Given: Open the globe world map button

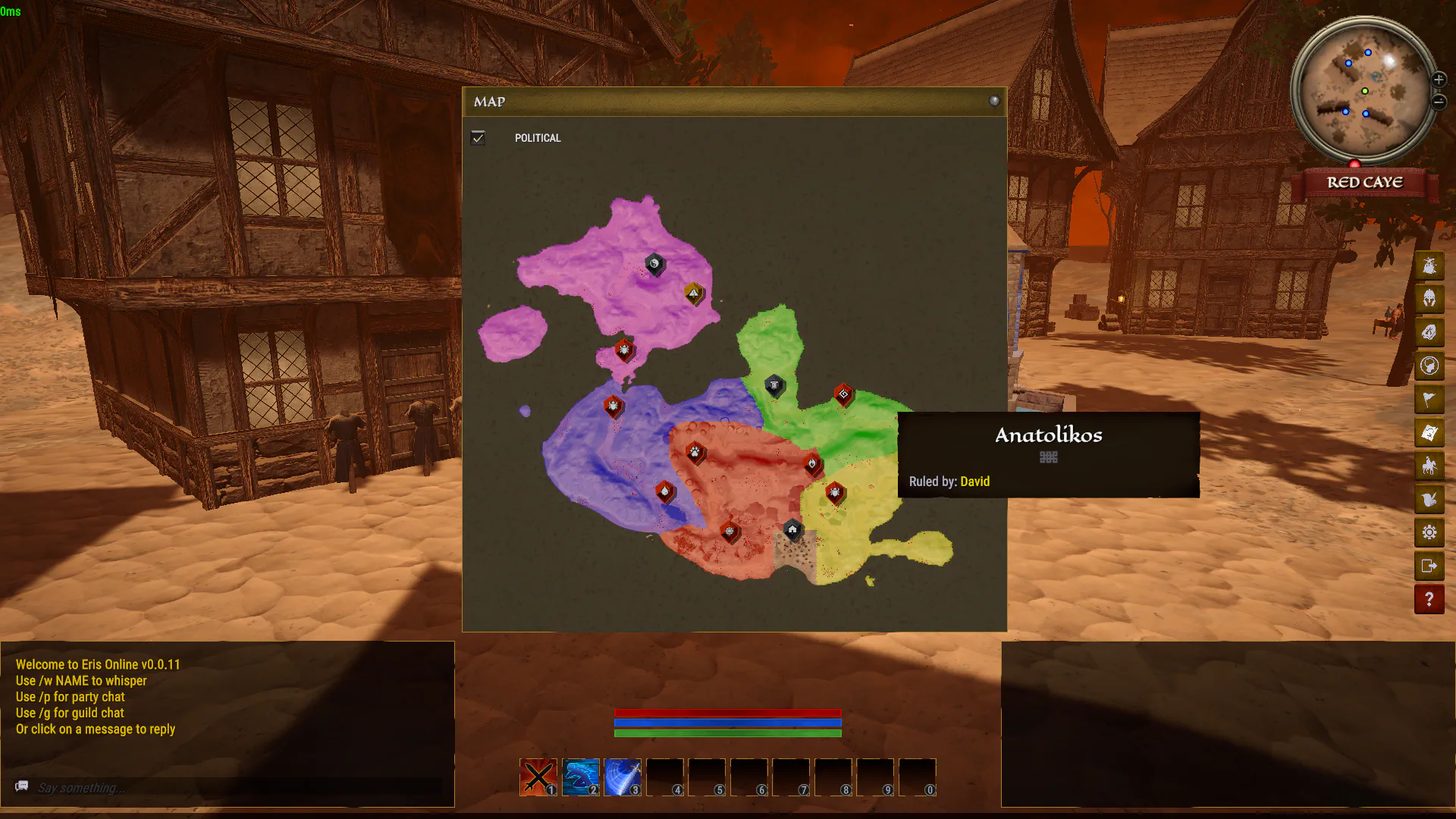Looking at the screenshot, I should [x=1429, y=366].
